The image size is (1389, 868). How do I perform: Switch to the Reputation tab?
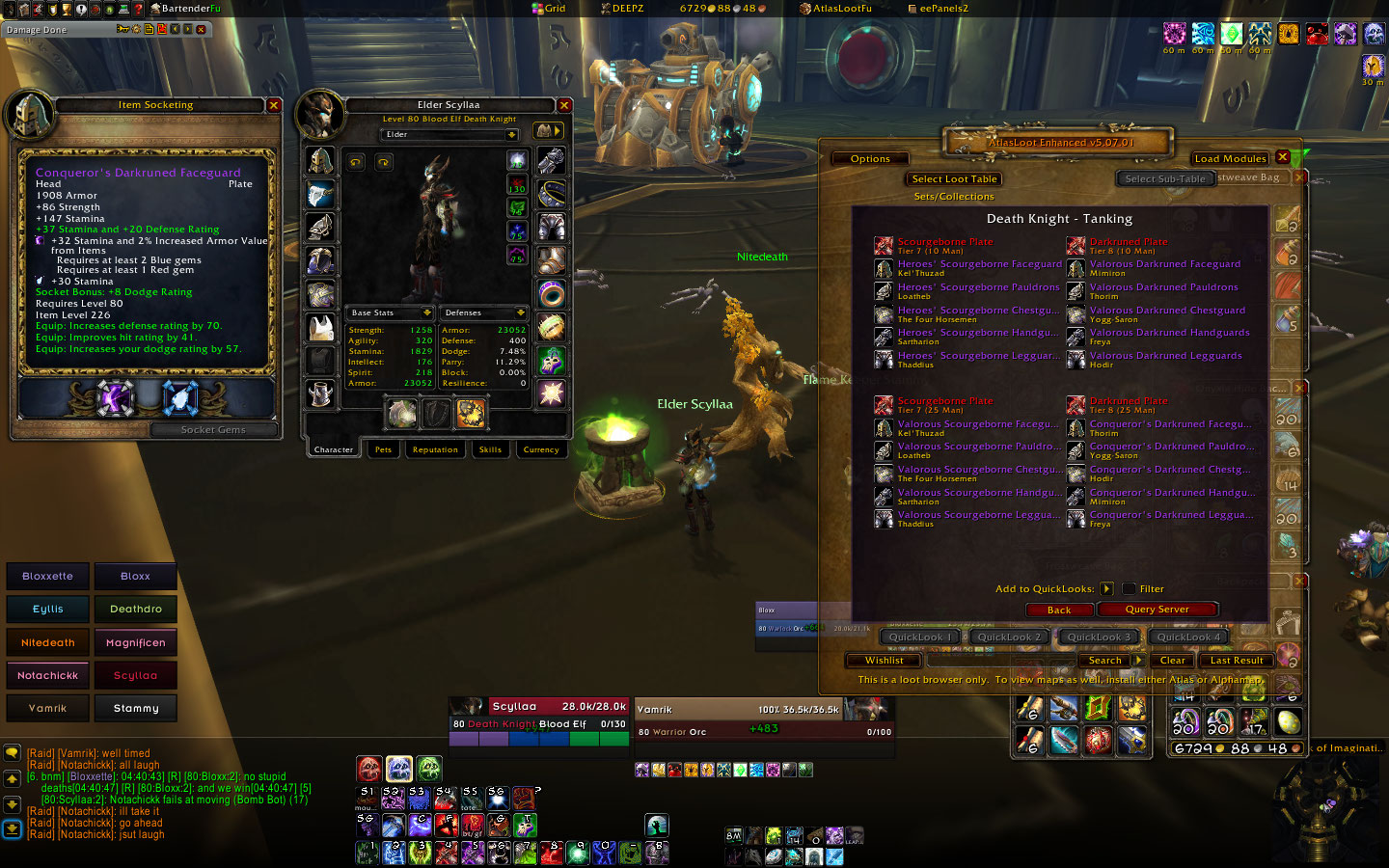(x=435, y=449)
